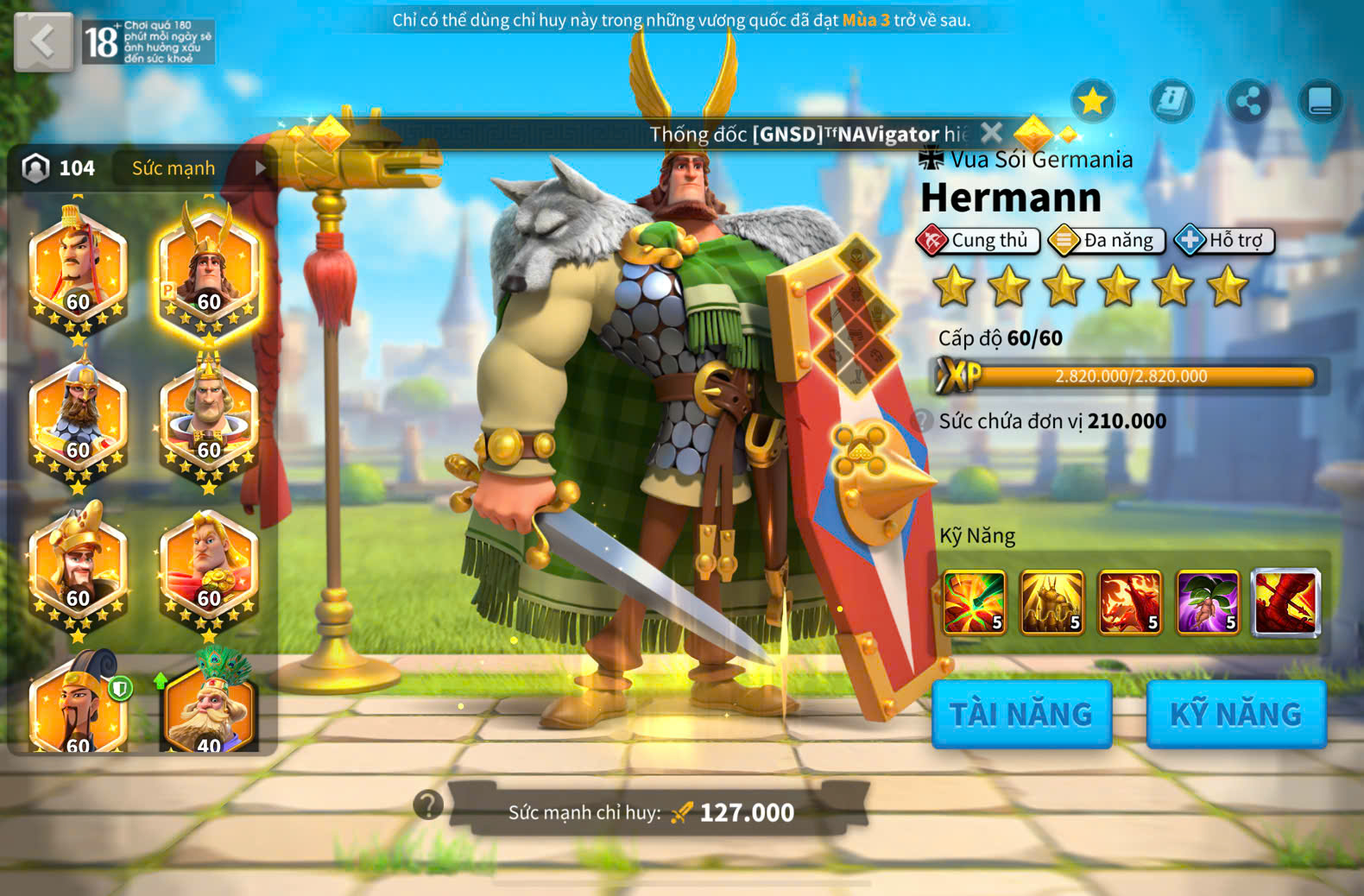Close the governor announcement banner

click(x=992, y=133)
